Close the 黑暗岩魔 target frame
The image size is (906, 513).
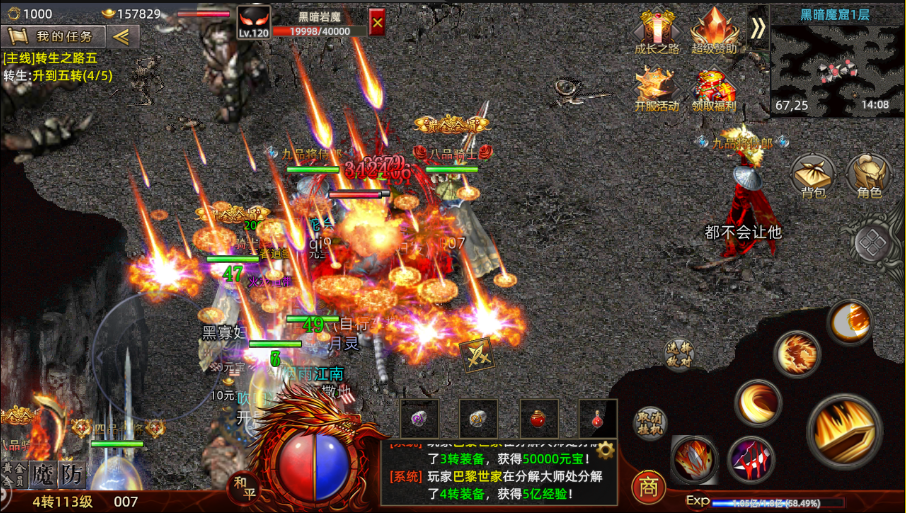[377, 21]
